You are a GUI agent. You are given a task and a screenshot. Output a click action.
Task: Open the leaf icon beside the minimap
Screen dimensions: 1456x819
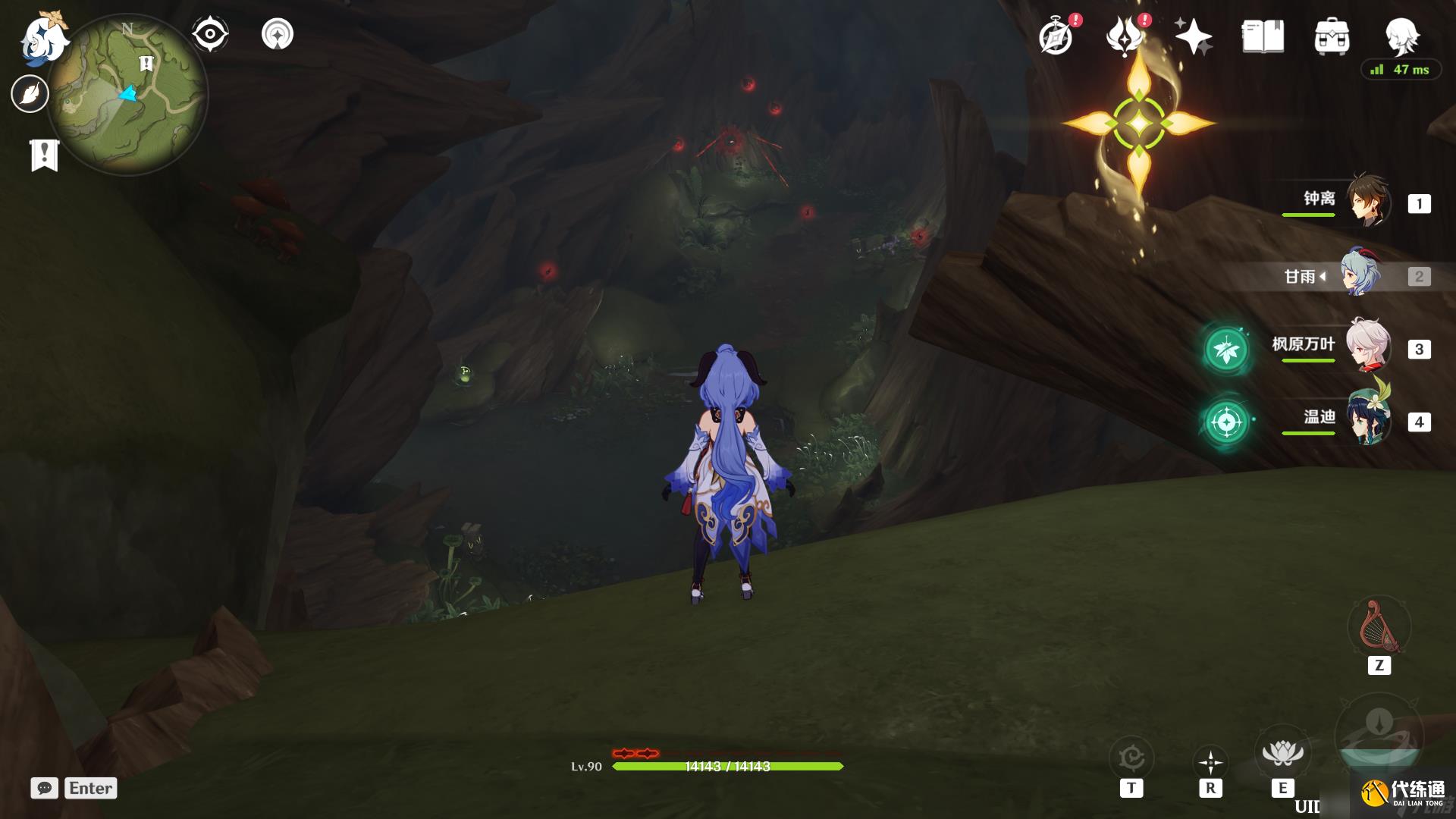(x=30, y=94)
